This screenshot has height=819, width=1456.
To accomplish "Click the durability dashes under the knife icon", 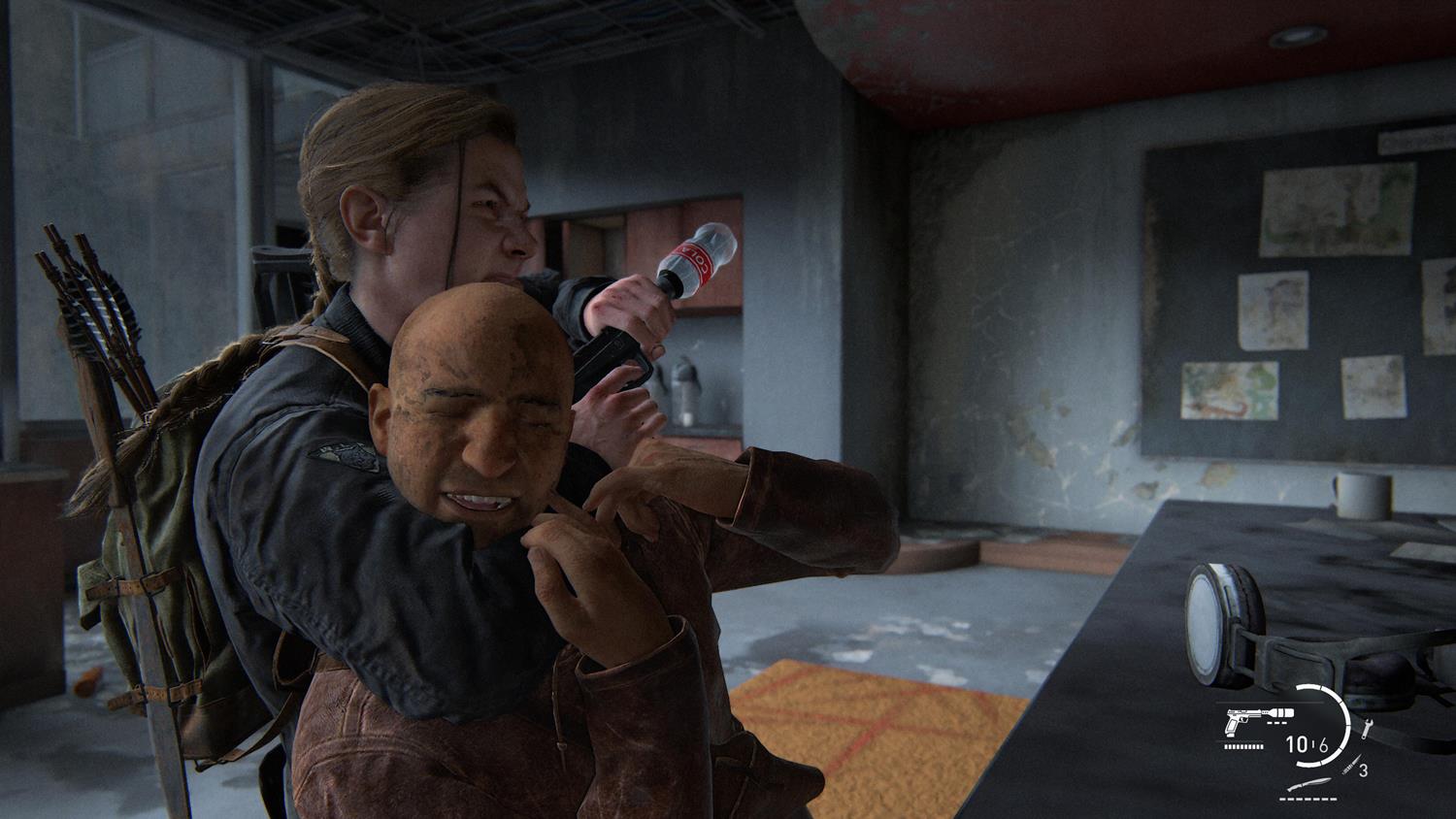I will pyautogui.click(x=1307, y=799).
